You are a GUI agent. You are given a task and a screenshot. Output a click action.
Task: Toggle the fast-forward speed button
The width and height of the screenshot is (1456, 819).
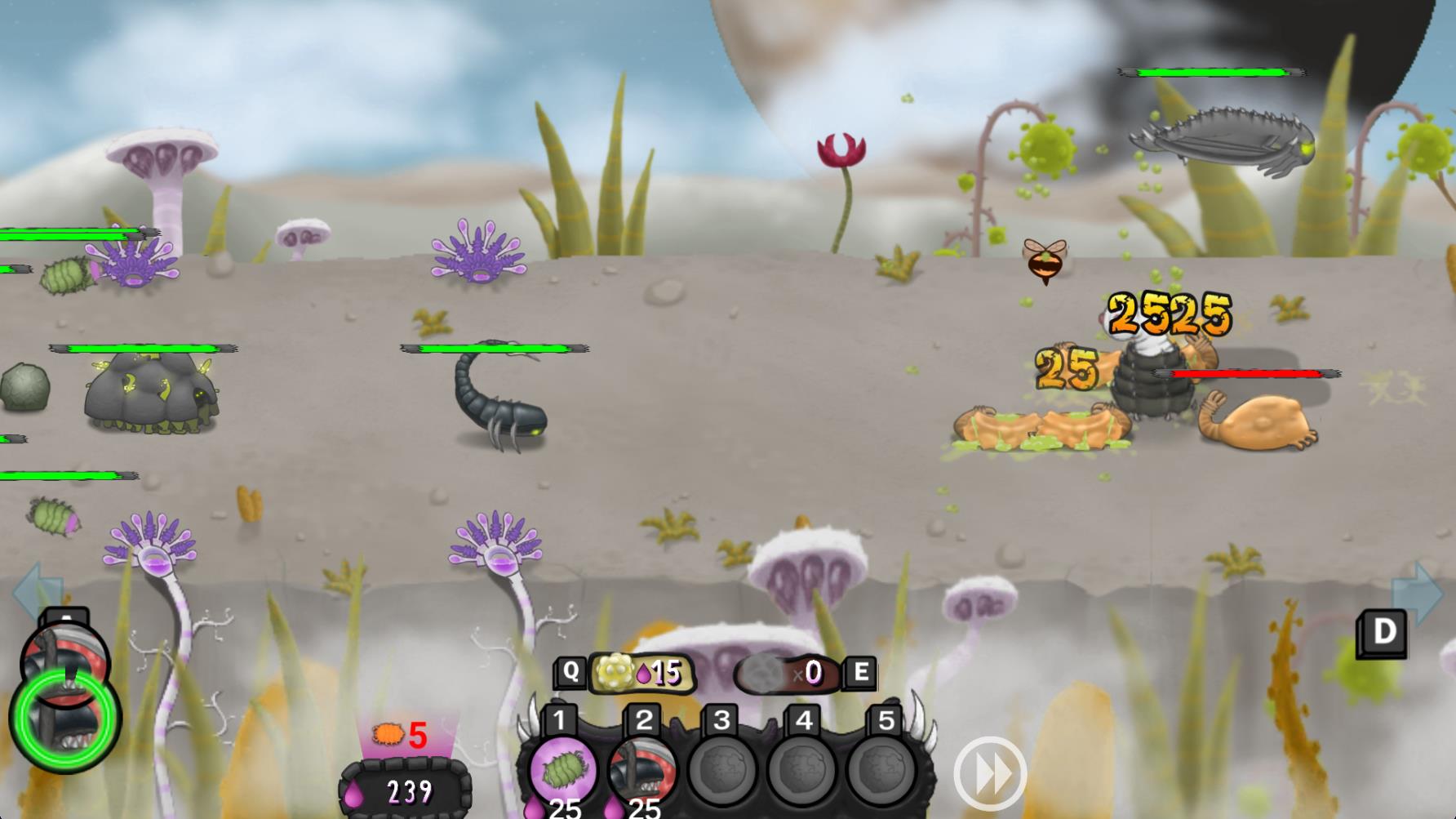pos(989,774)
